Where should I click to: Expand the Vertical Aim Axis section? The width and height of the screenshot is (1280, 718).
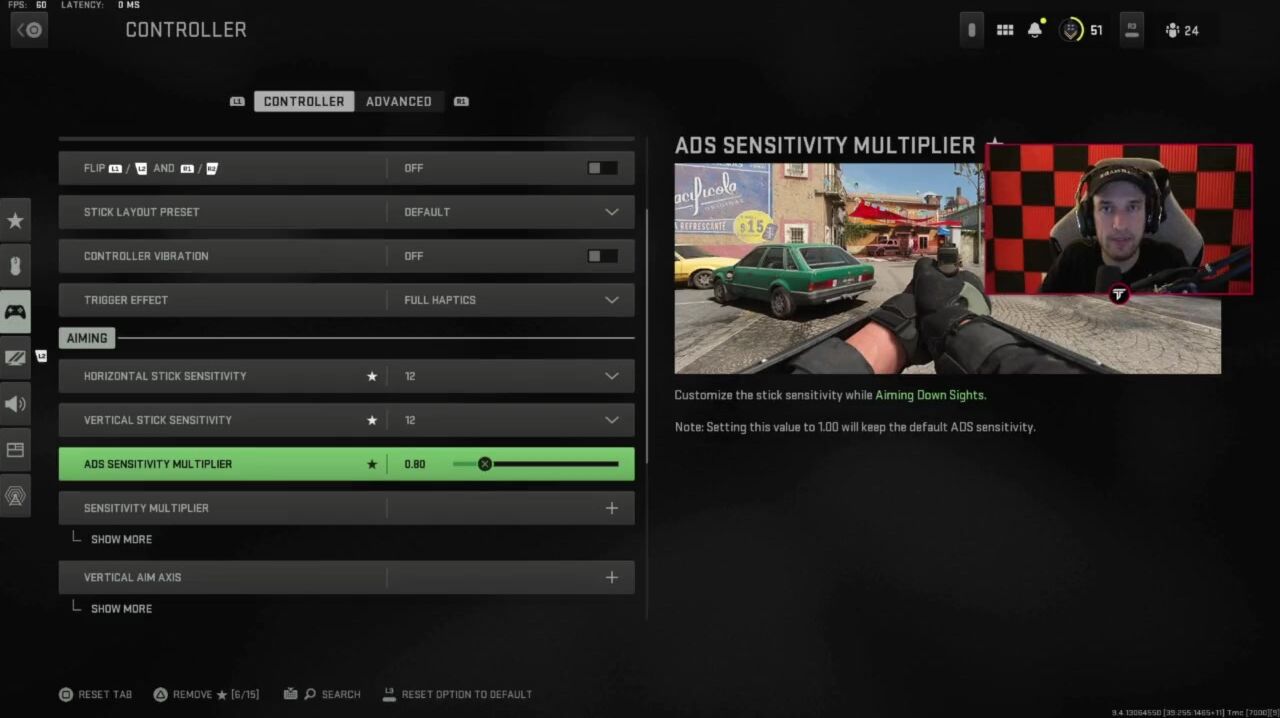(611, 577)
